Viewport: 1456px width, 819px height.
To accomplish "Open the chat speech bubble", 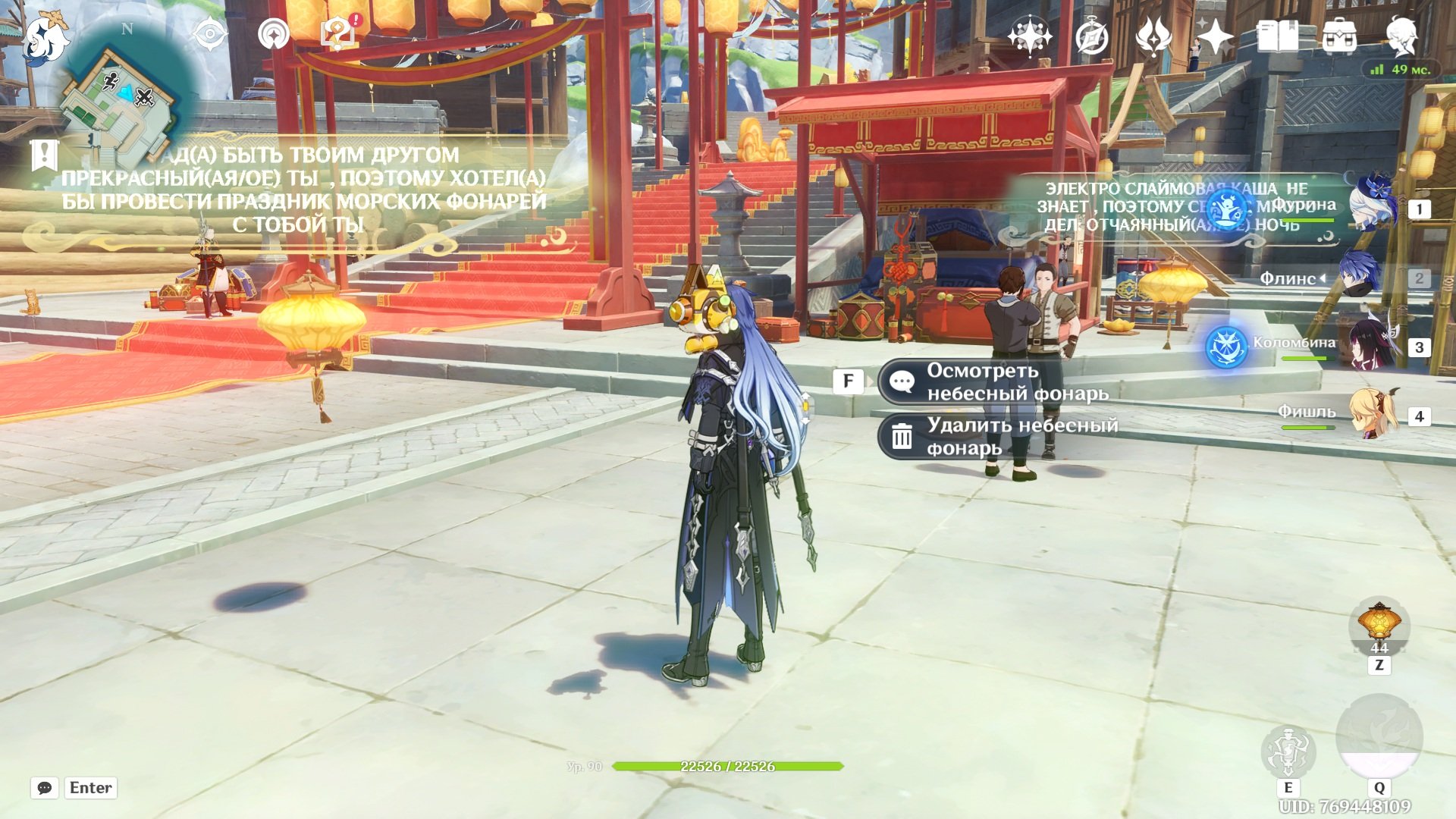I will click(x=45, y=788).
